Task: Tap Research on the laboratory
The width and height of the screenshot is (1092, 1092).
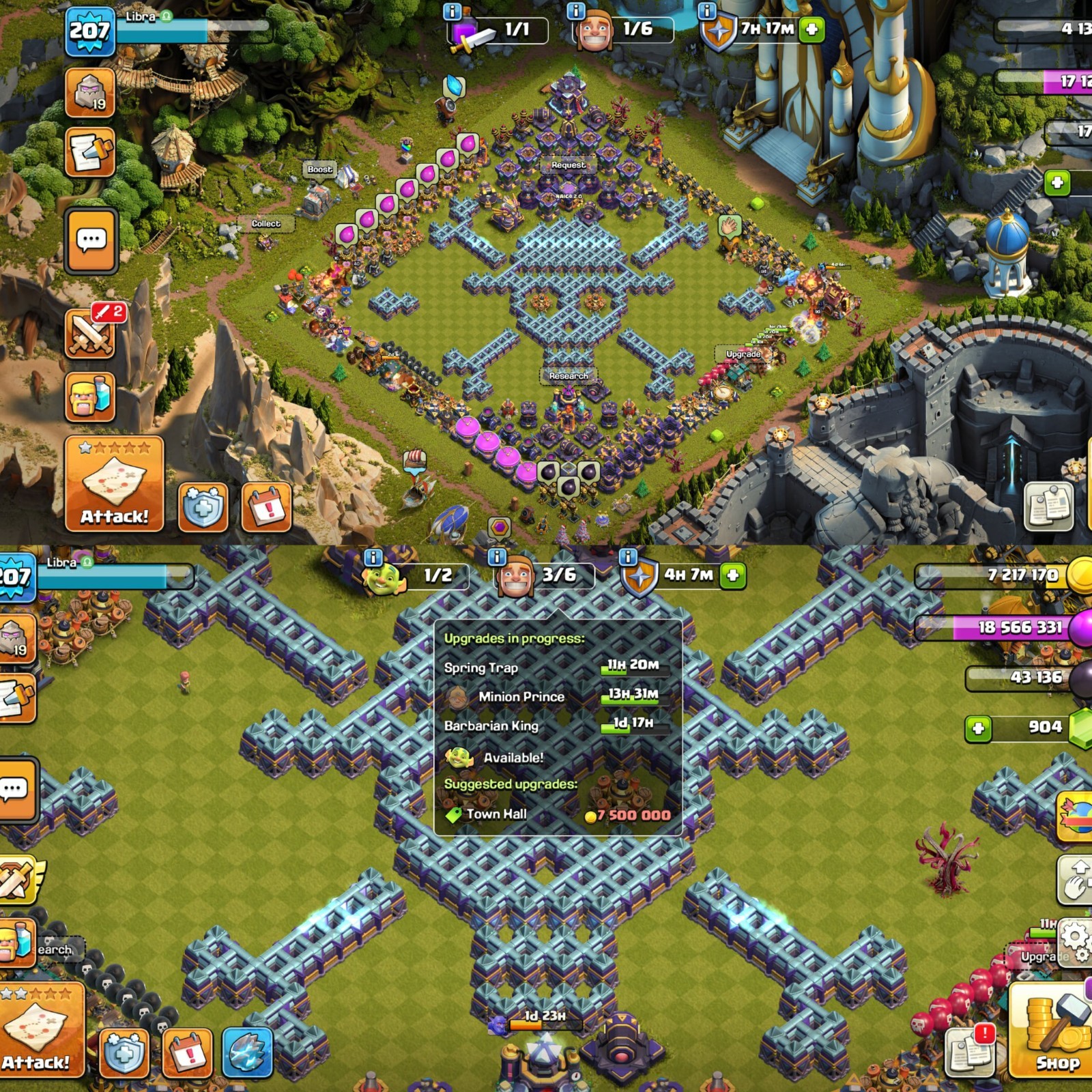Action: [x=568, y=375]
